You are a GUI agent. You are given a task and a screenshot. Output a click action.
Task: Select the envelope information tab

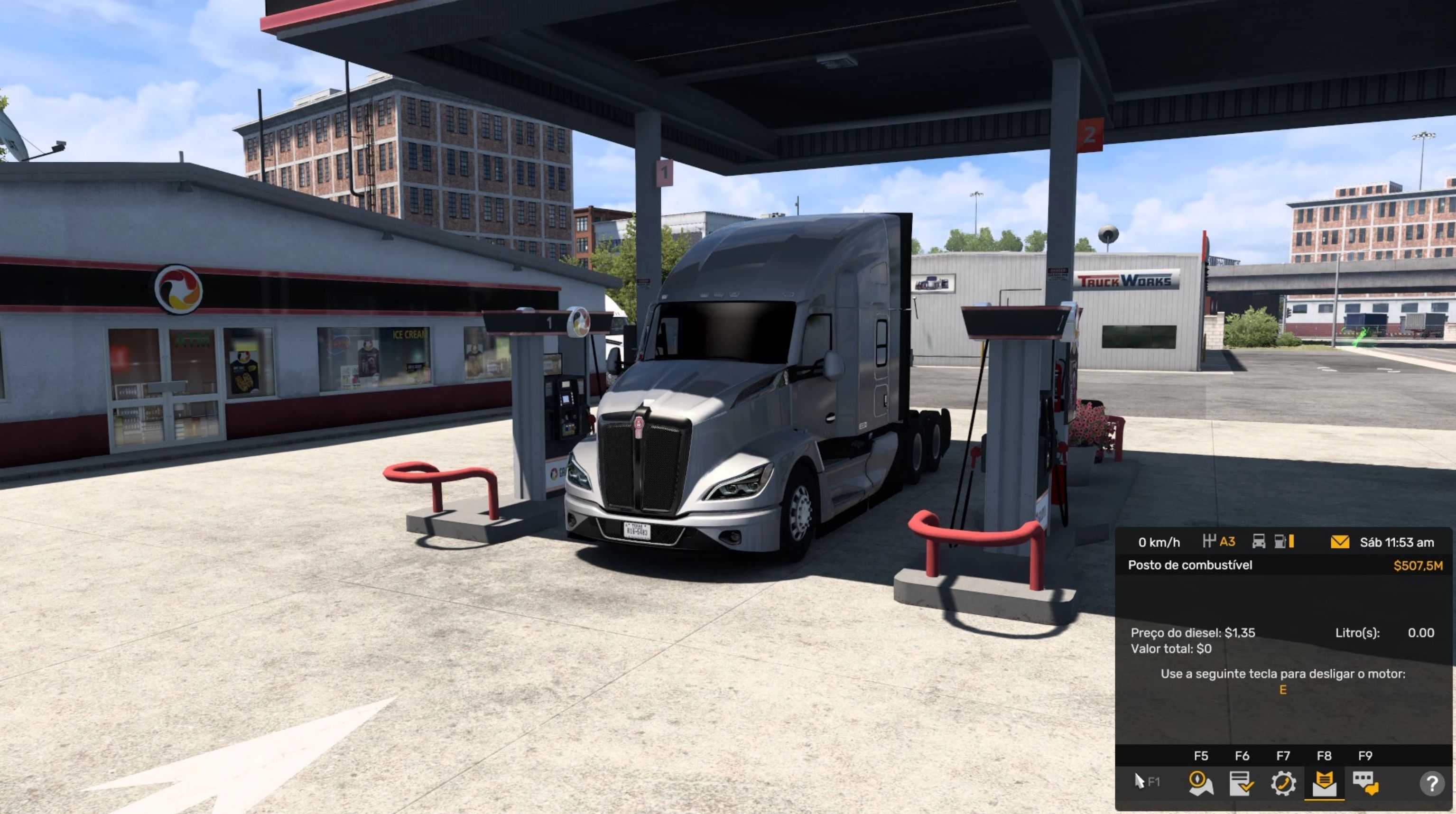[1324, 783]
